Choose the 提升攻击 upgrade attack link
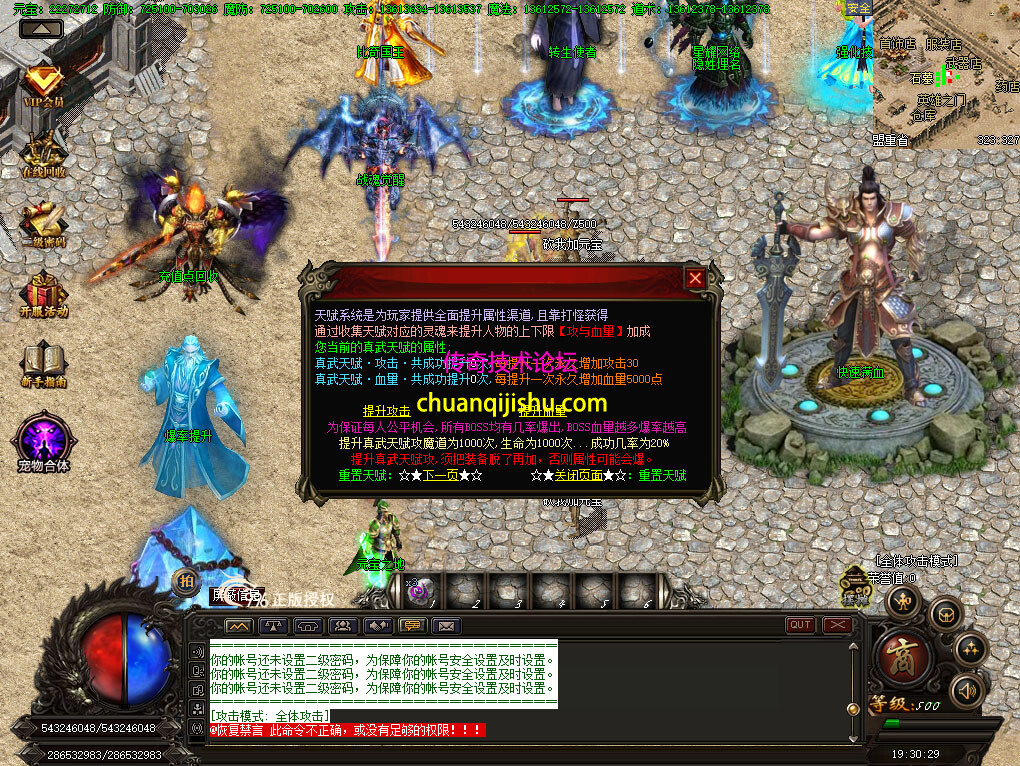1020x766 pixels. pos(387,411)
